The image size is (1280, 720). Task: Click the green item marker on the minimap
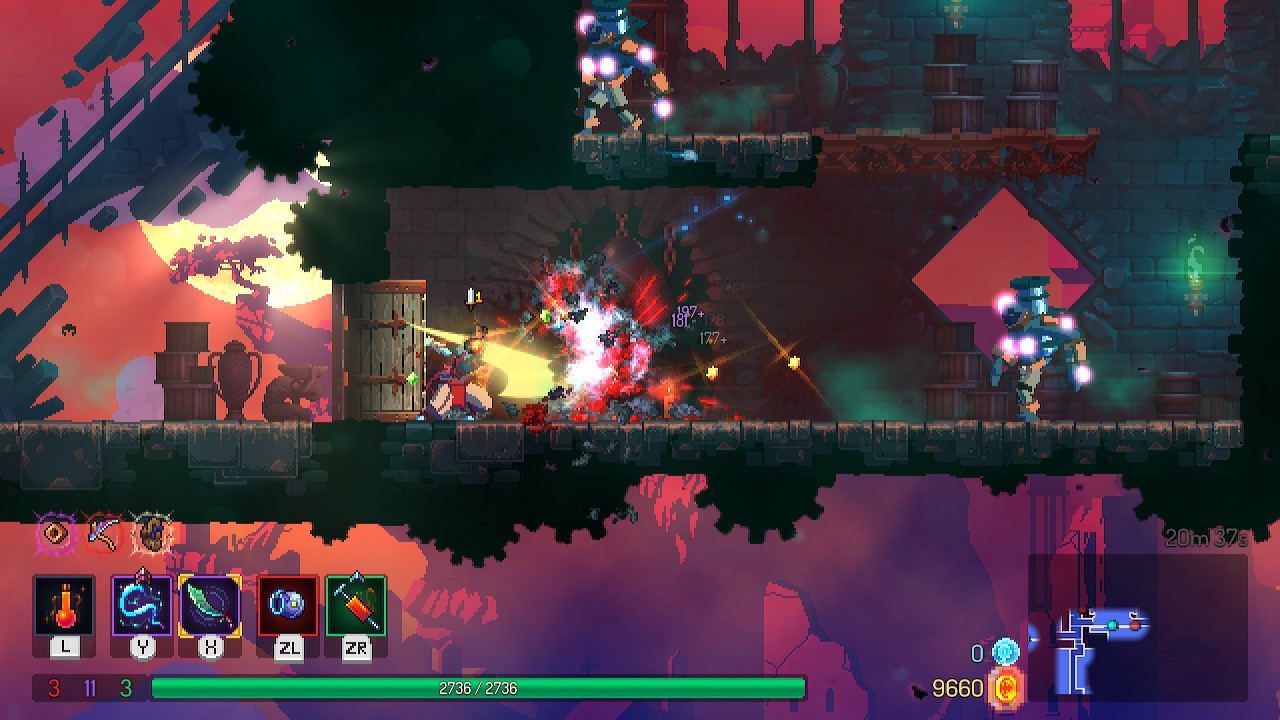point(1112,625)
